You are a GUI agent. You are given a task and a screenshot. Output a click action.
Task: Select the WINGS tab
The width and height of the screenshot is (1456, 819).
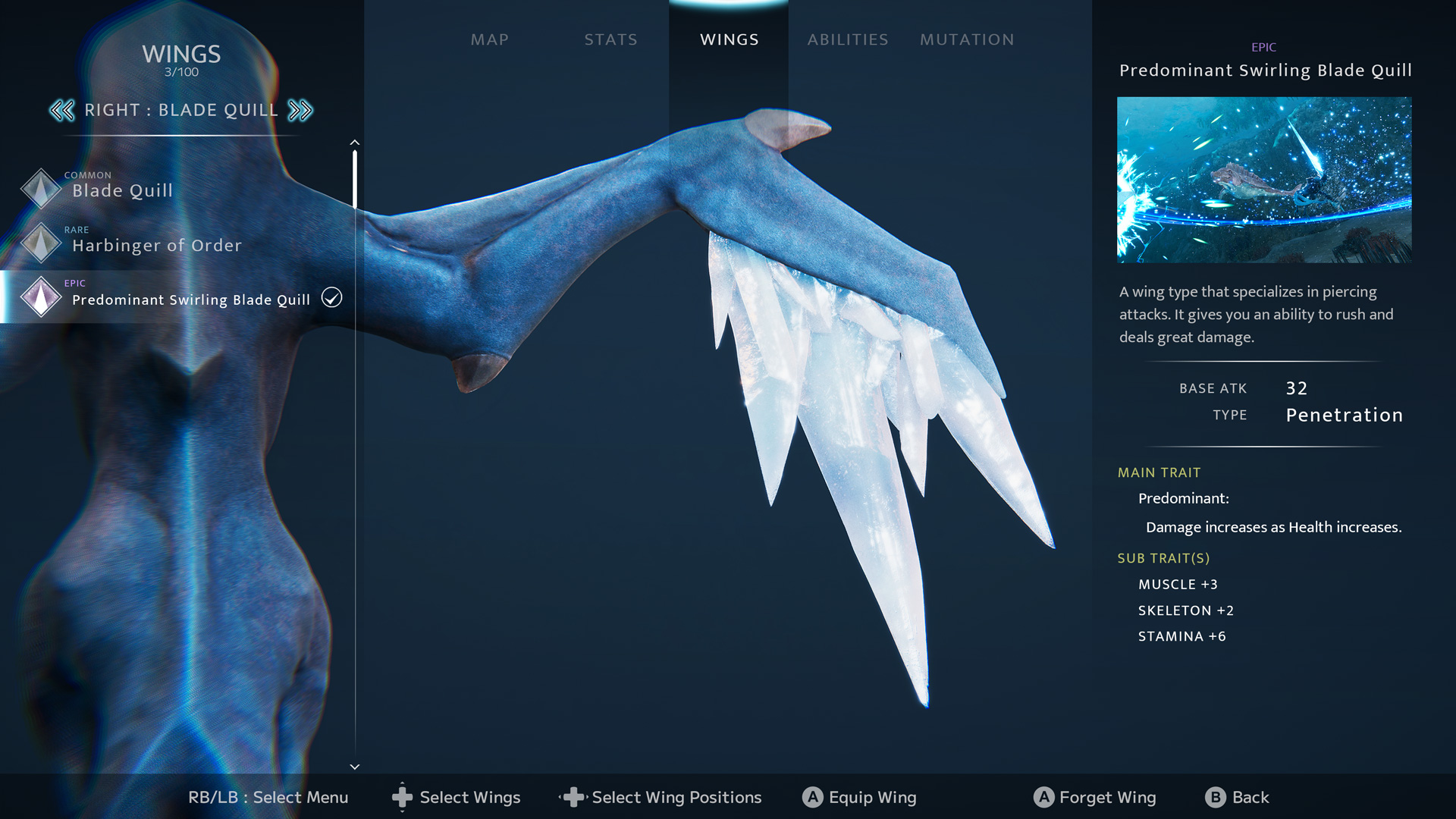click(x=729, y=39)
